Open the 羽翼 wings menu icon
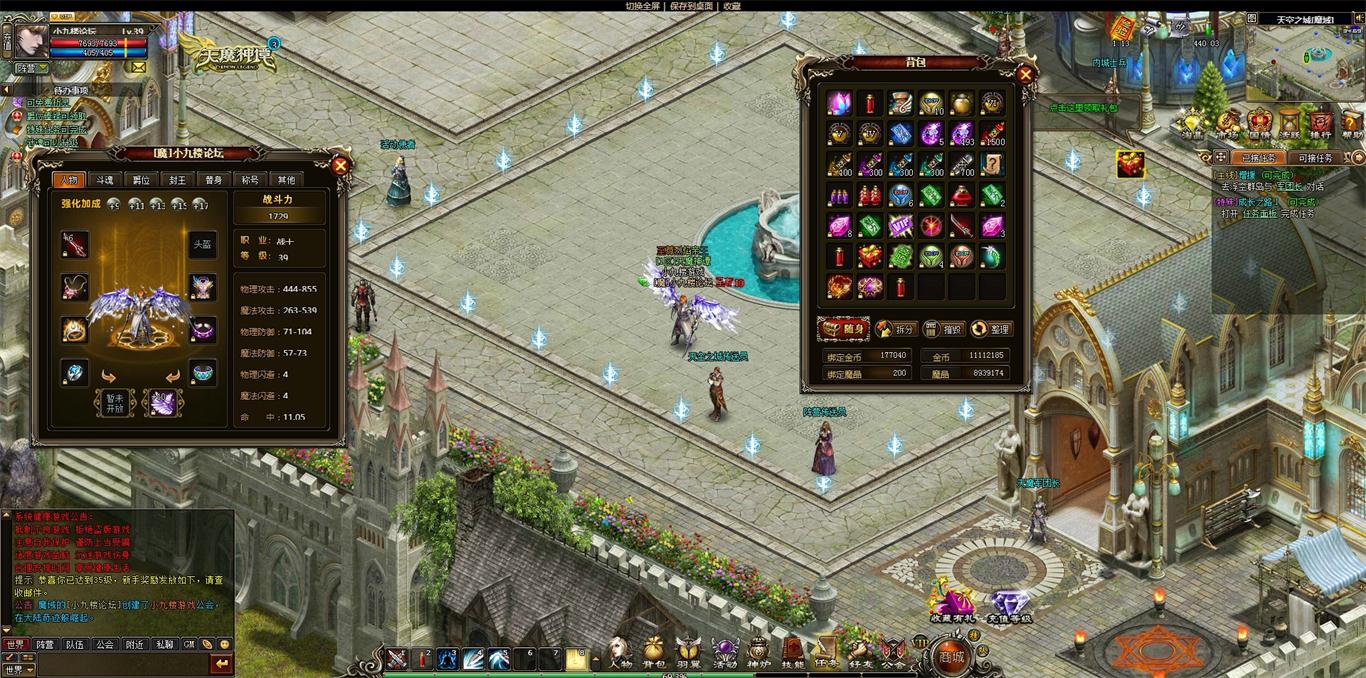Screen dimensions: 1366x678 tap(688, 652)
